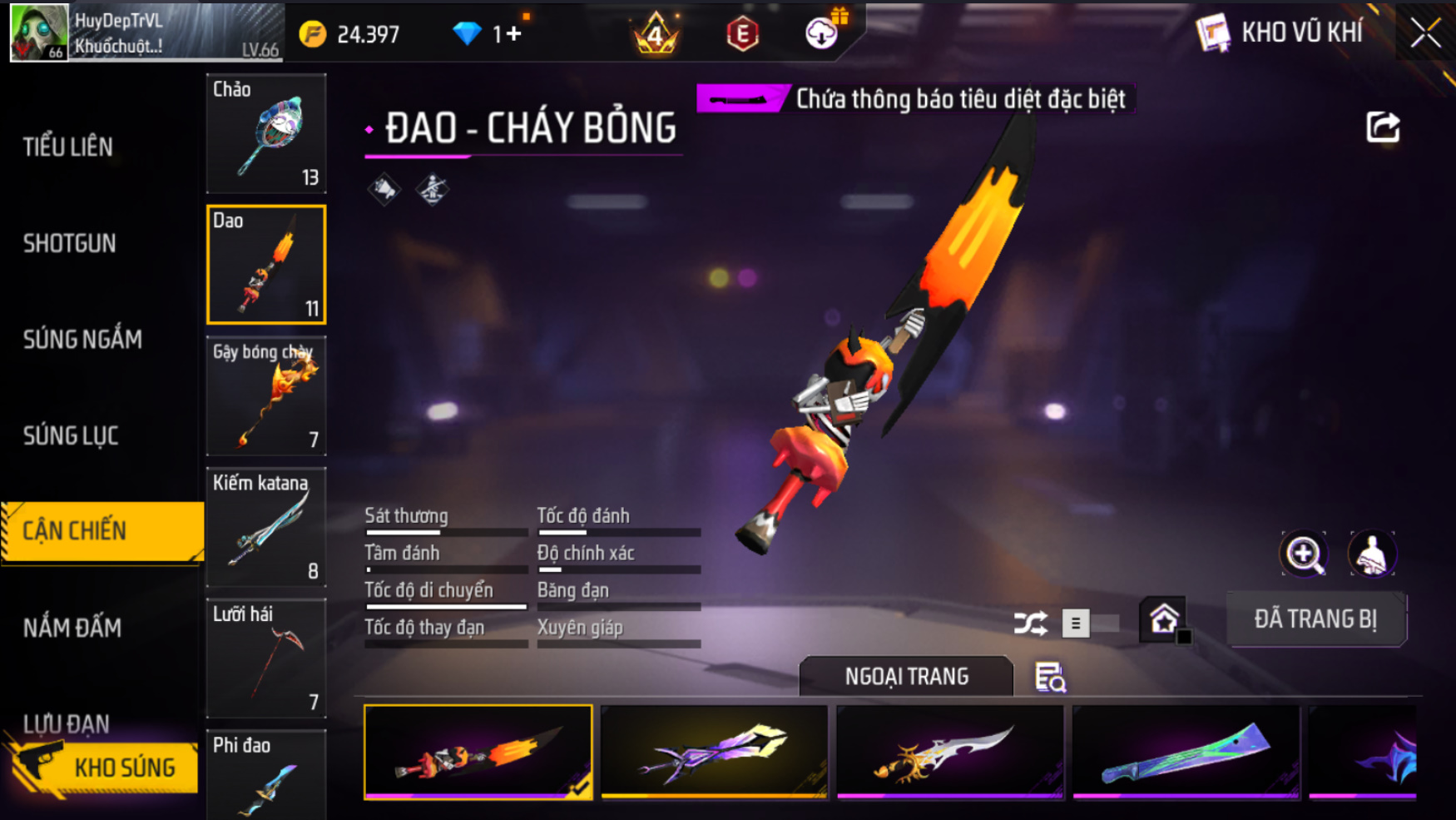Show the character preview icon
Image resolution: width=1456 pixels, height=820 pixels.
coord(1371,554)
